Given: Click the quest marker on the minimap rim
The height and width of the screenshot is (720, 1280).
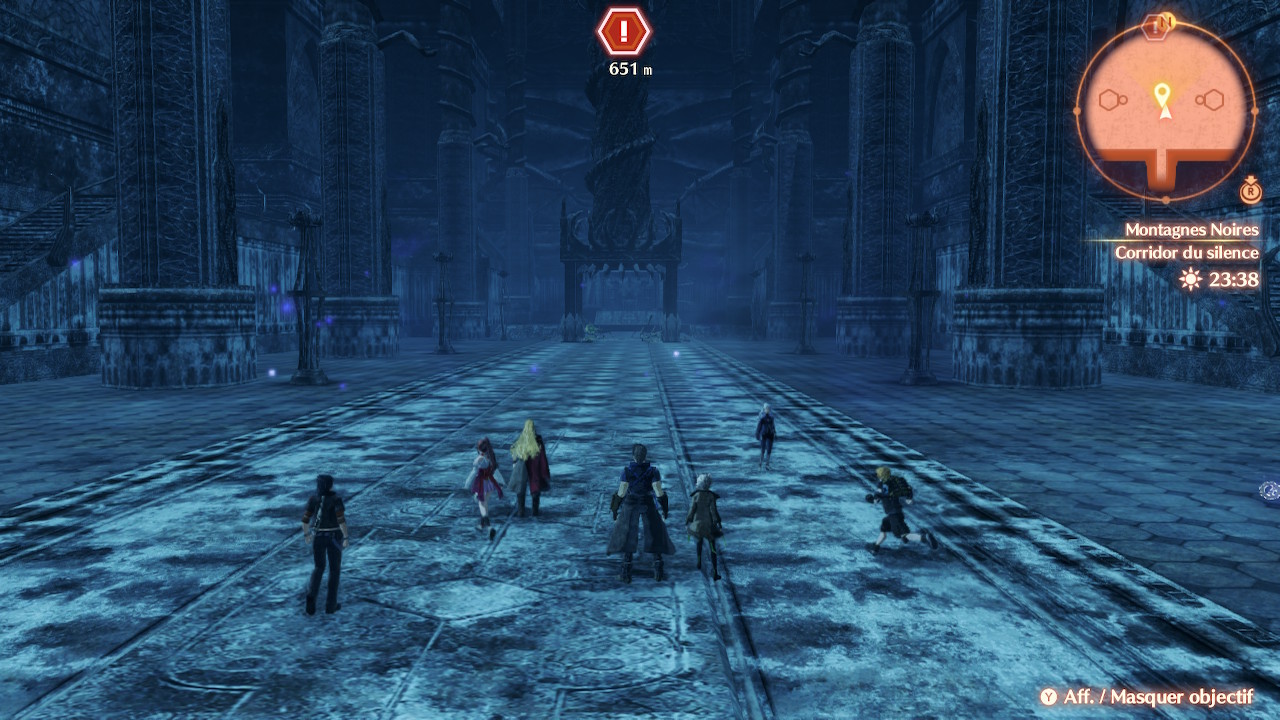Looking at the screenshot, I should pos(1156,27).
